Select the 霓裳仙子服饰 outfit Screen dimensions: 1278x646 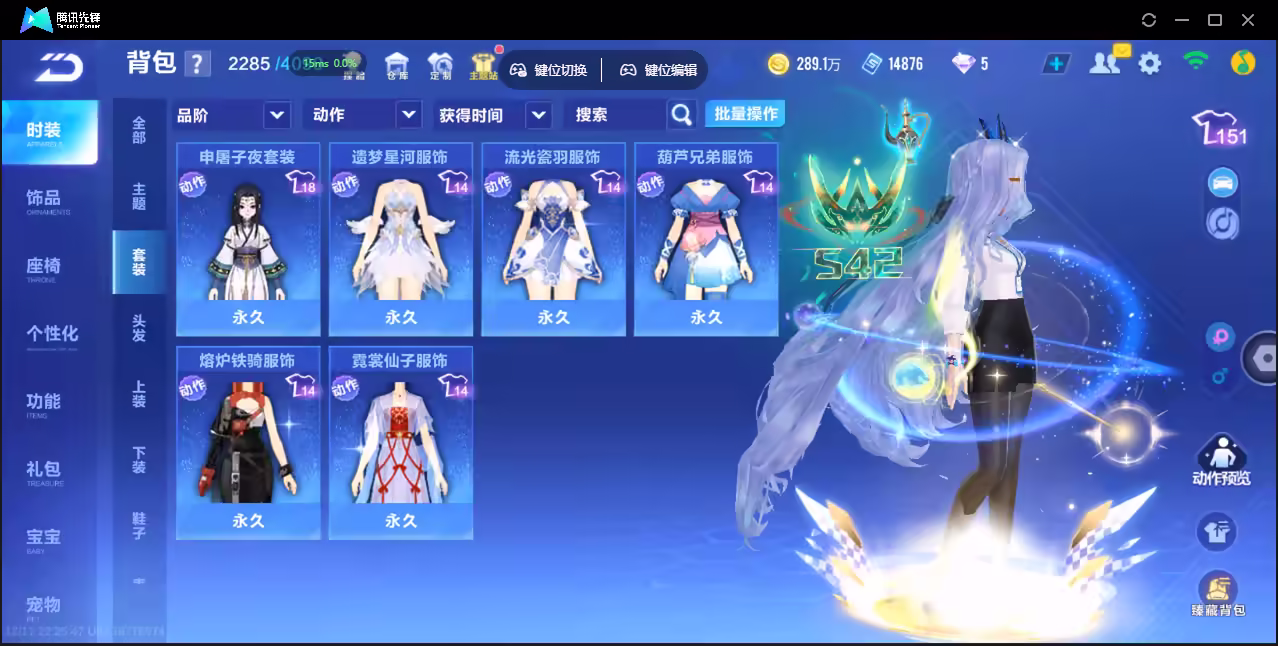tap(400, 442)
